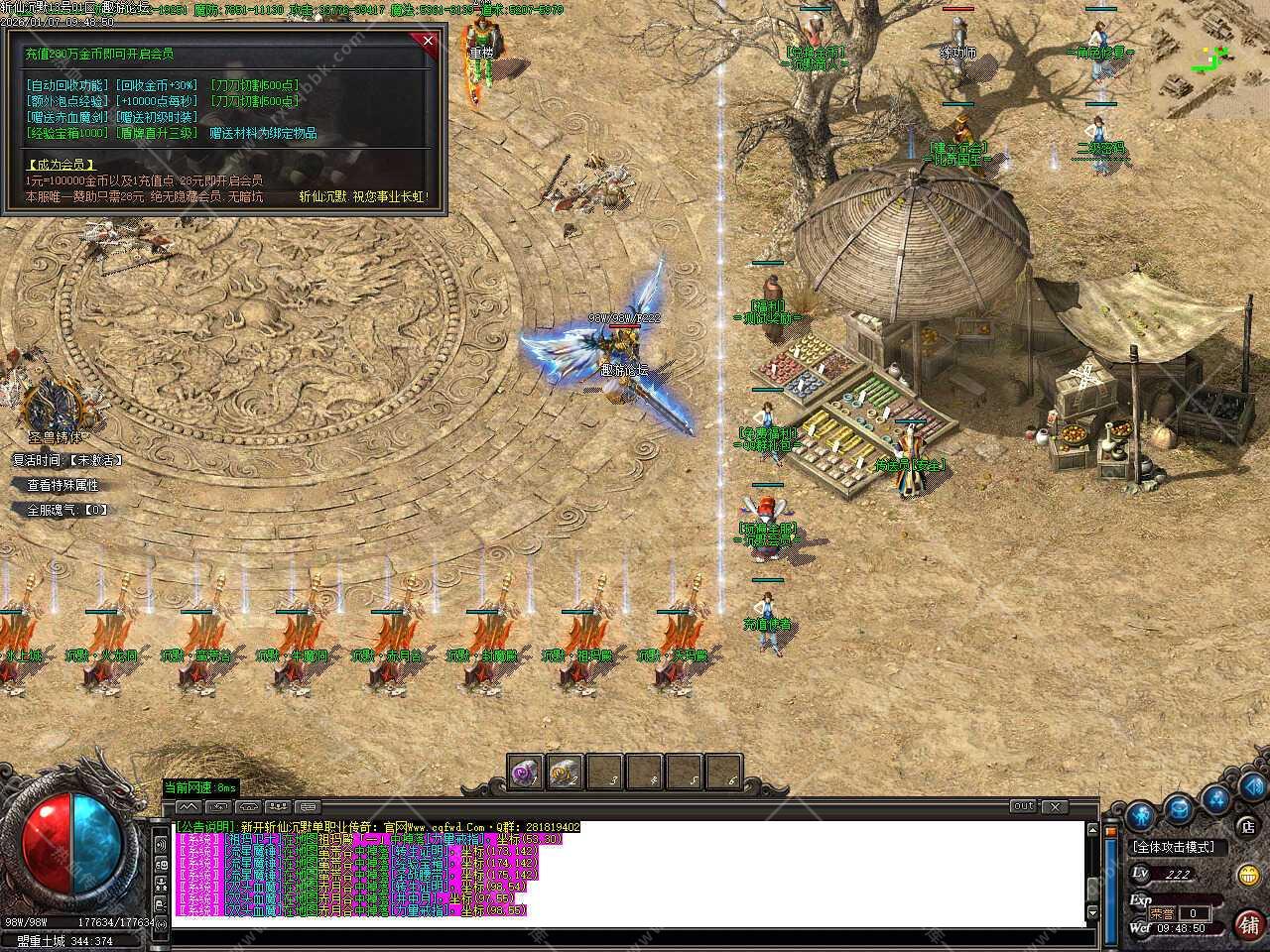Open the red 铺 stall button

point(1249,923)
